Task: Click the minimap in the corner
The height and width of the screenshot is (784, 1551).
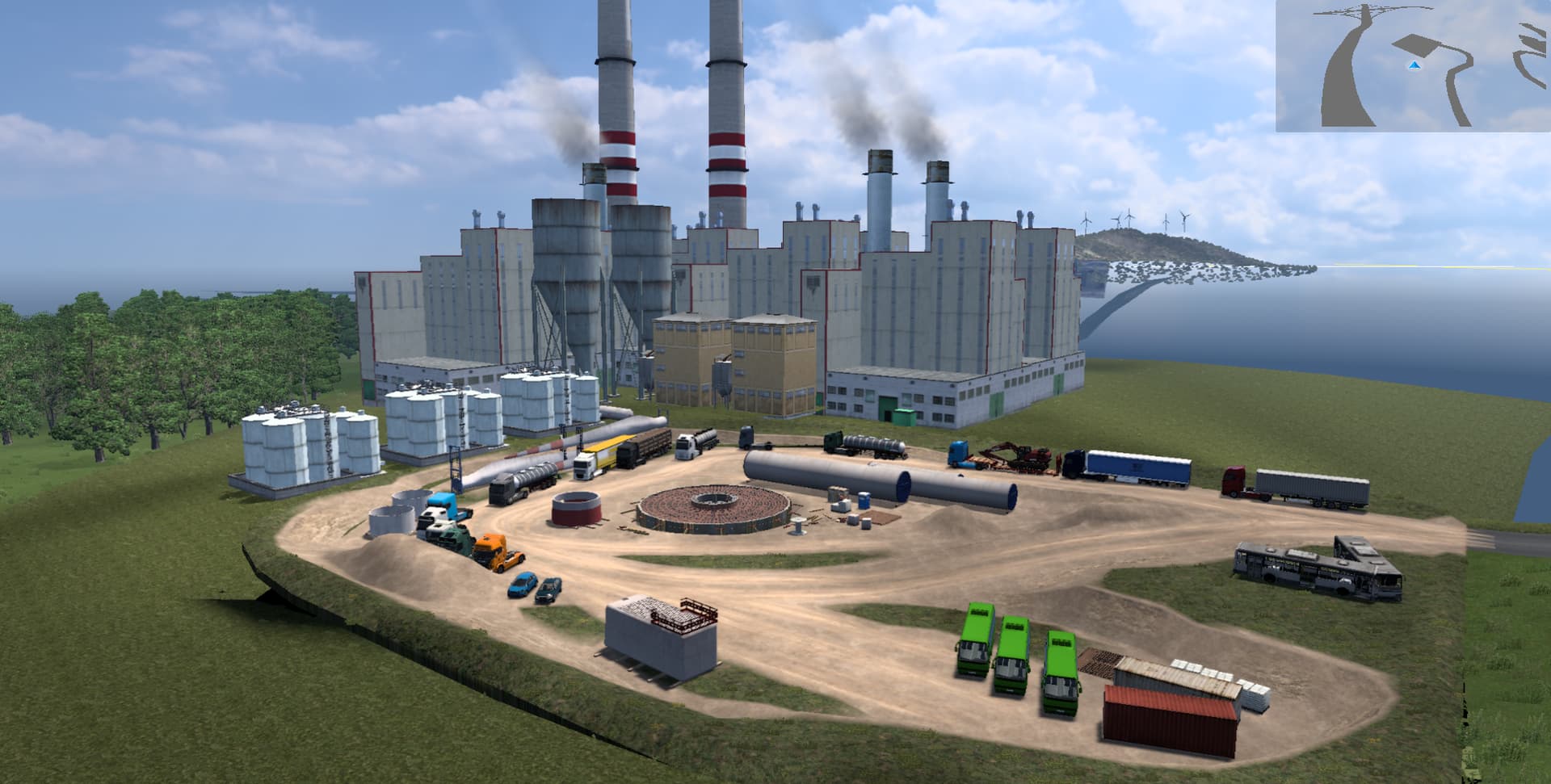Action: pos(1413,66)
